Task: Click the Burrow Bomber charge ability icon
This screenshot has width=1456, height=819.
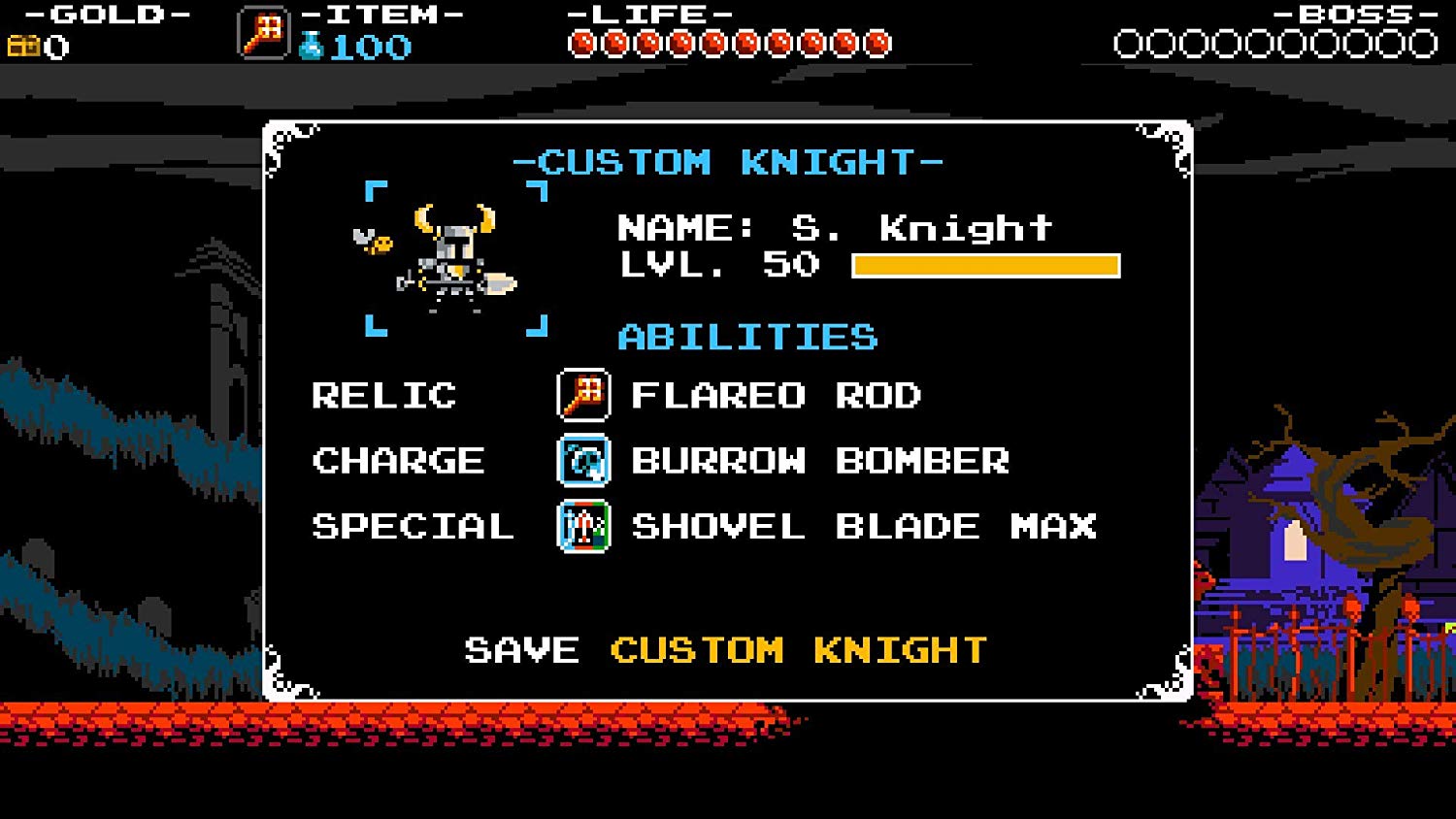Action: point(583,462)
